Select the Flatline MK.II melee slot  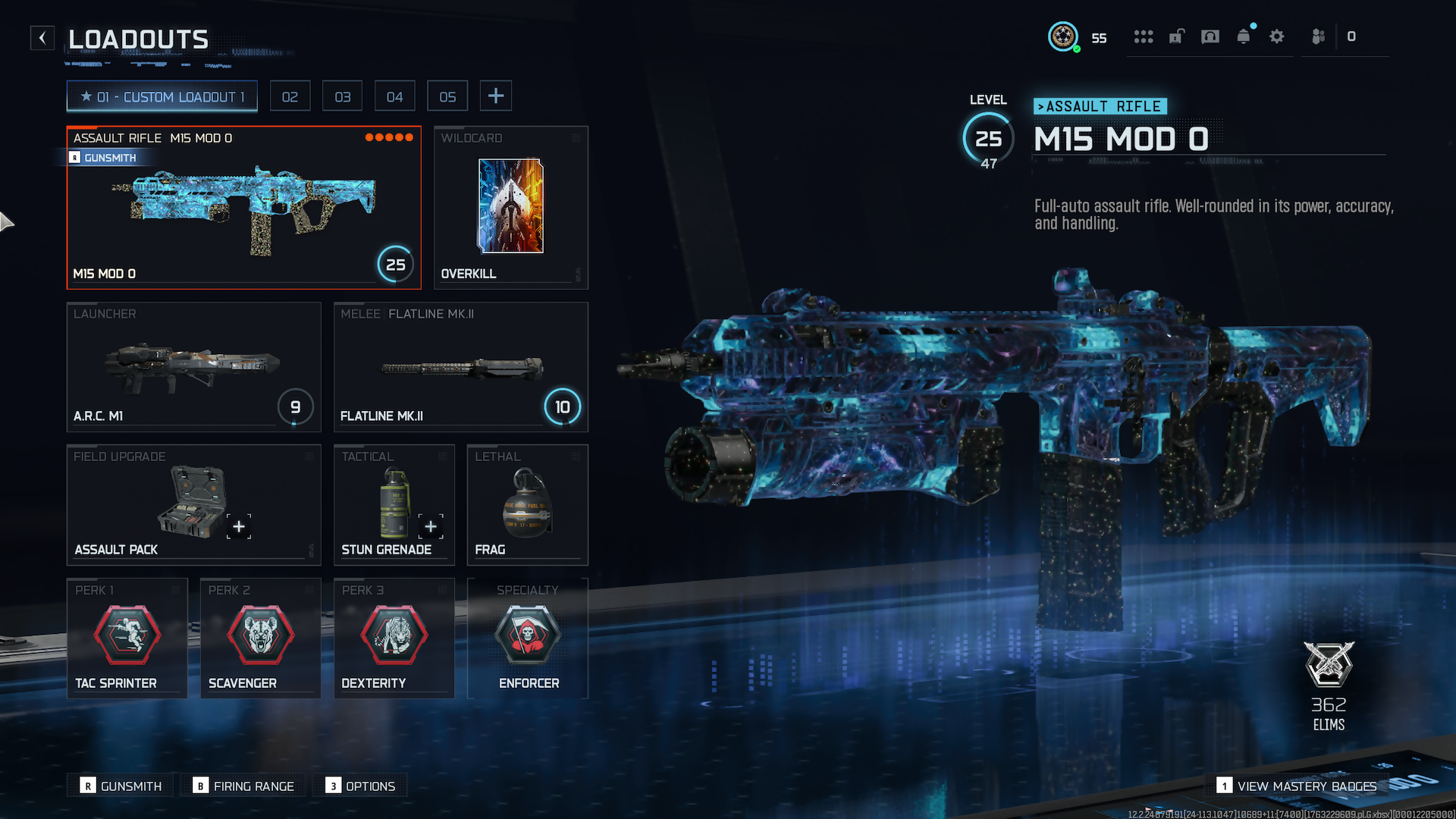pos(460,367)
